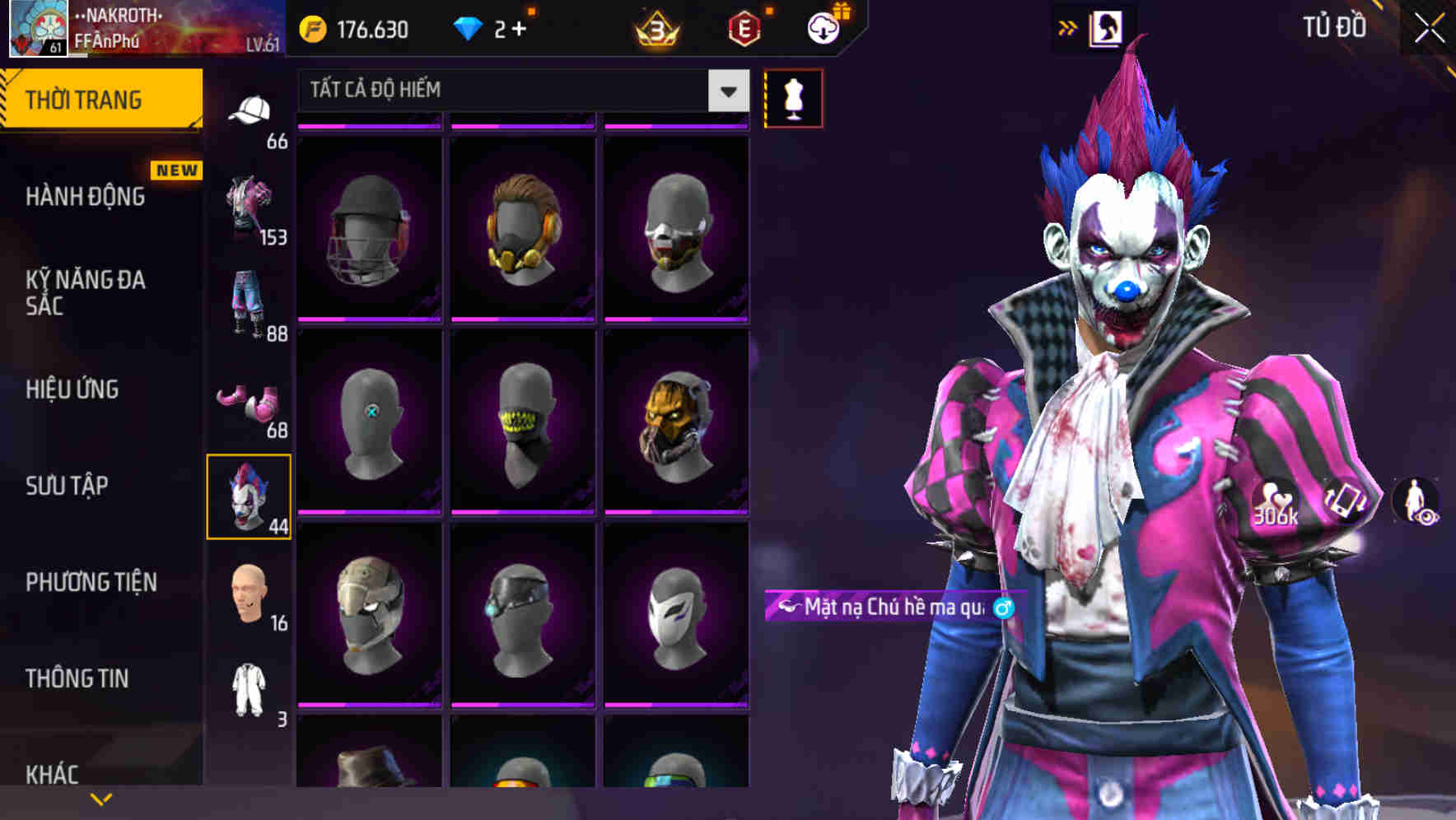Open diamond top-up via the 2+ counter
The height and width of the screenshot is (820, 1456).
pos(492,26)
